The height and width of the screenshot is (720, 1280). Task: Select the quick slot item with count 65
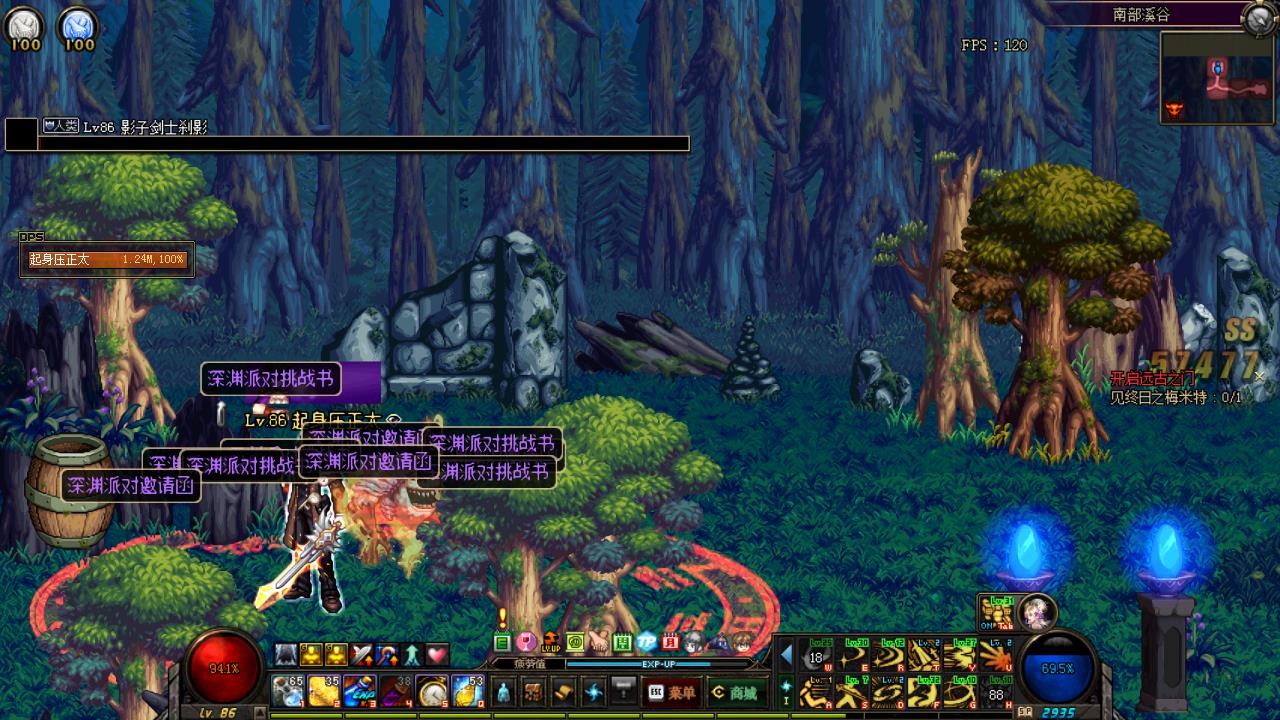pos(288,691)
